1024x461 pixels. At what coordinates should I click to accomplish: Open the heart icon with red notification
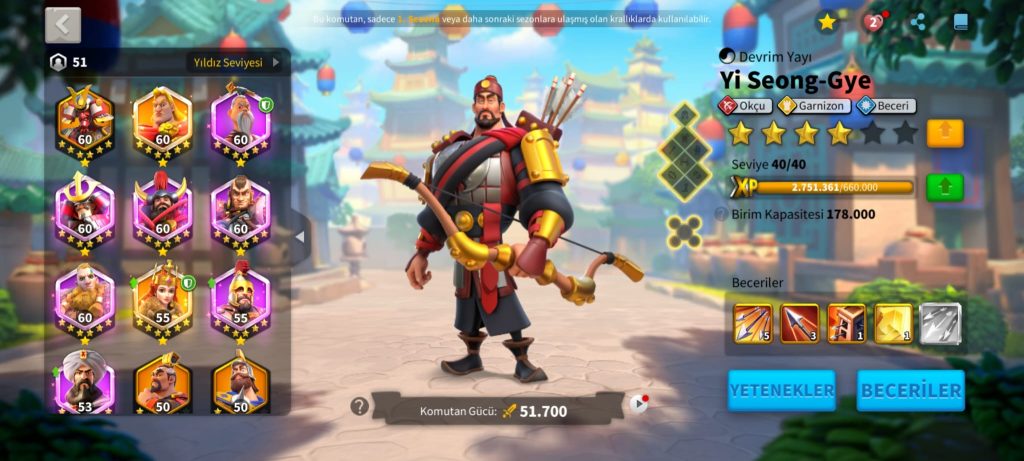click(873, 22)
